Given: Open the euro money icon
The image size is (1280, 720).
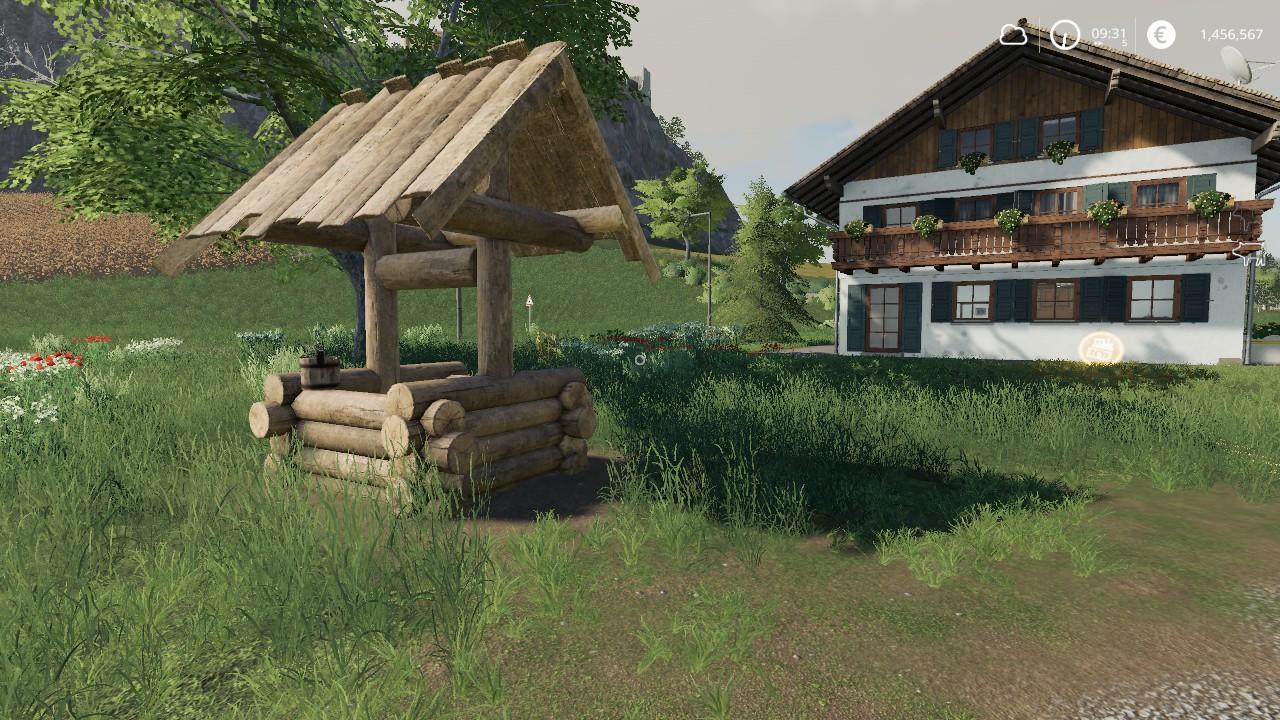Looking at the screenshot, I should pyautogui.click(x=1161, y=35).
